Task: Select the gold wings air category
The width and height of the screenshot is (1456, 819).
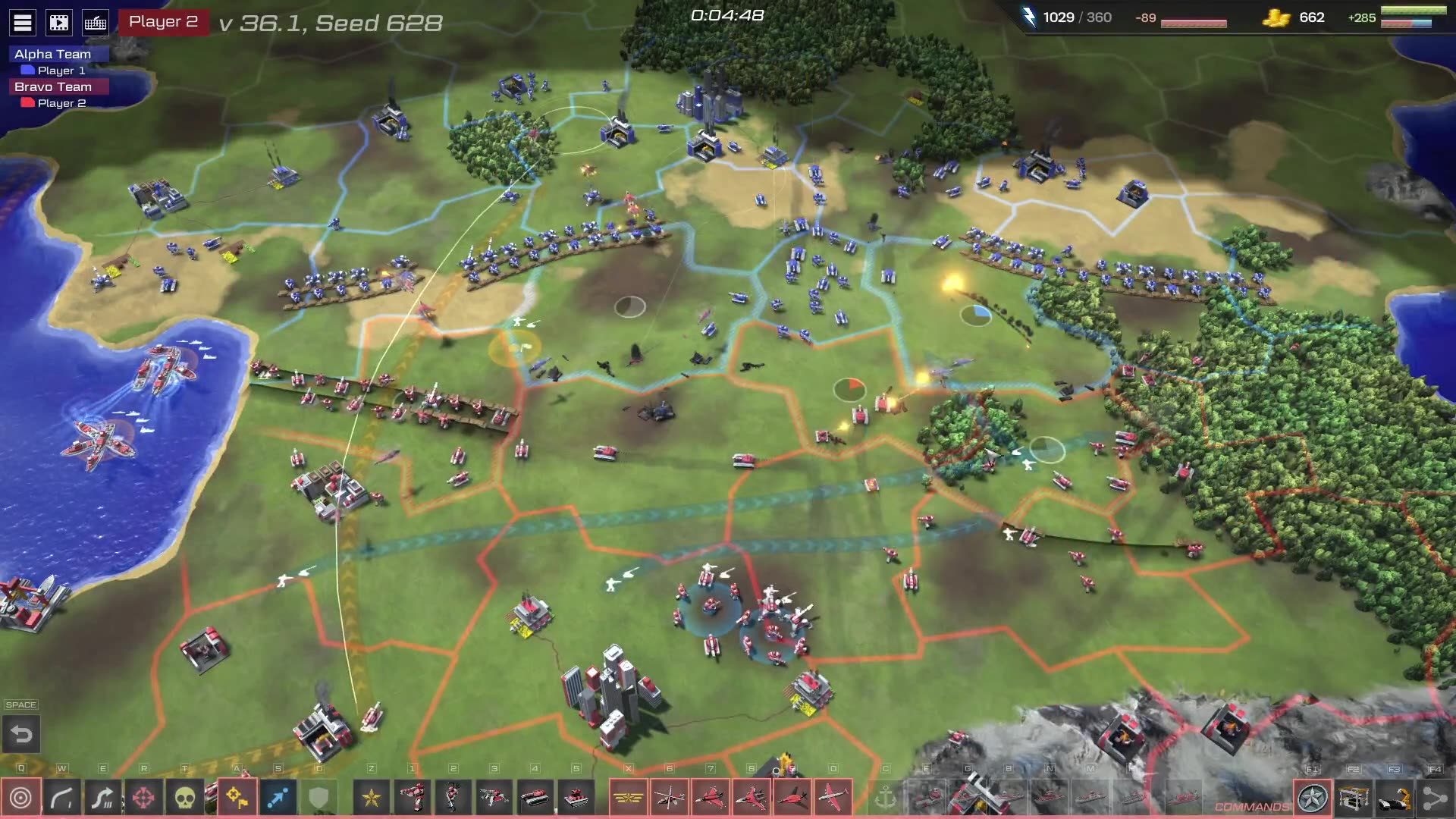Action: point(628,798)
